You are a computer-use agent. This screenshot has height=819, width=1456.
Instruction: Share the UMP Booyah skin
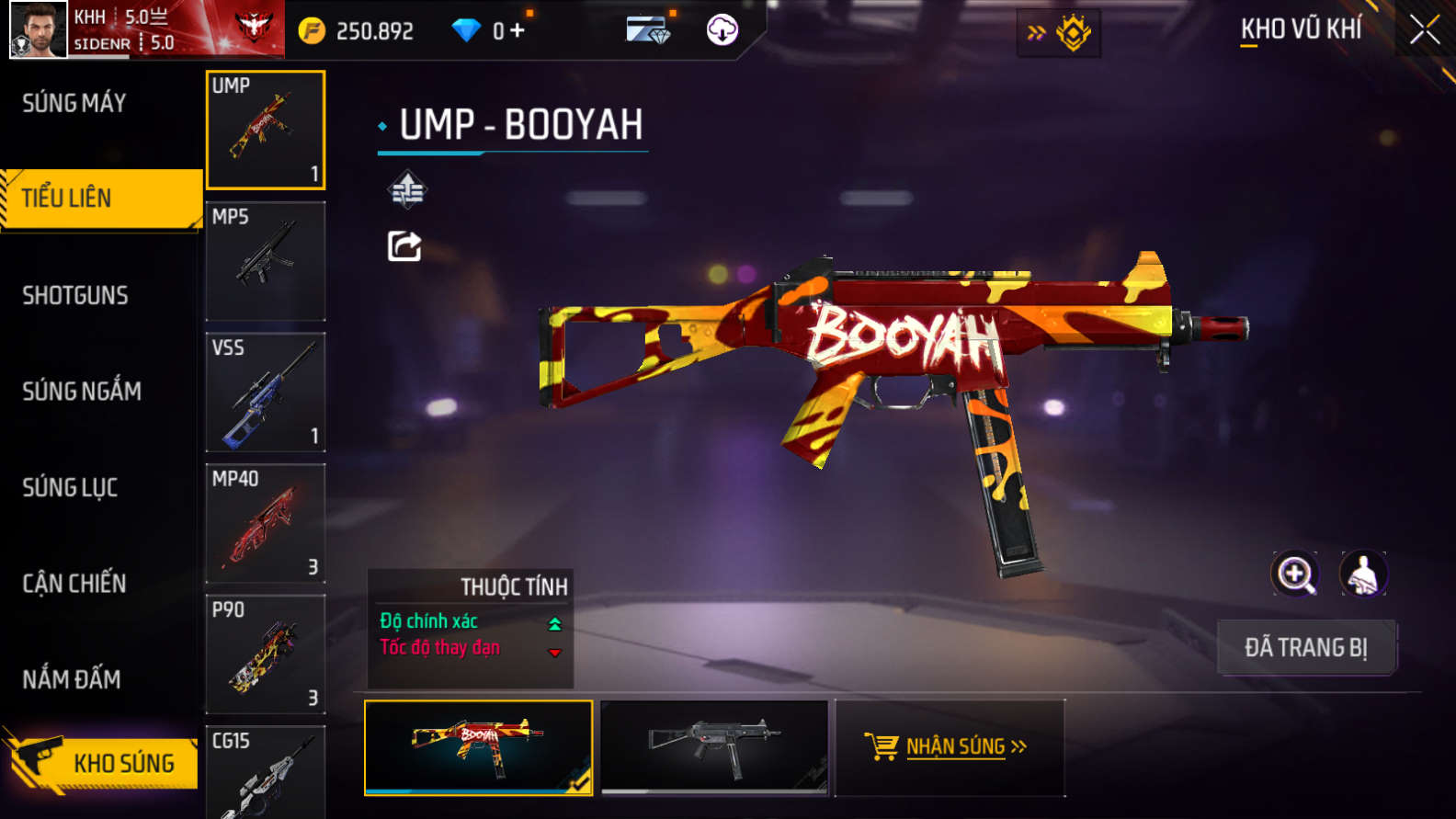tap(404, 246)
